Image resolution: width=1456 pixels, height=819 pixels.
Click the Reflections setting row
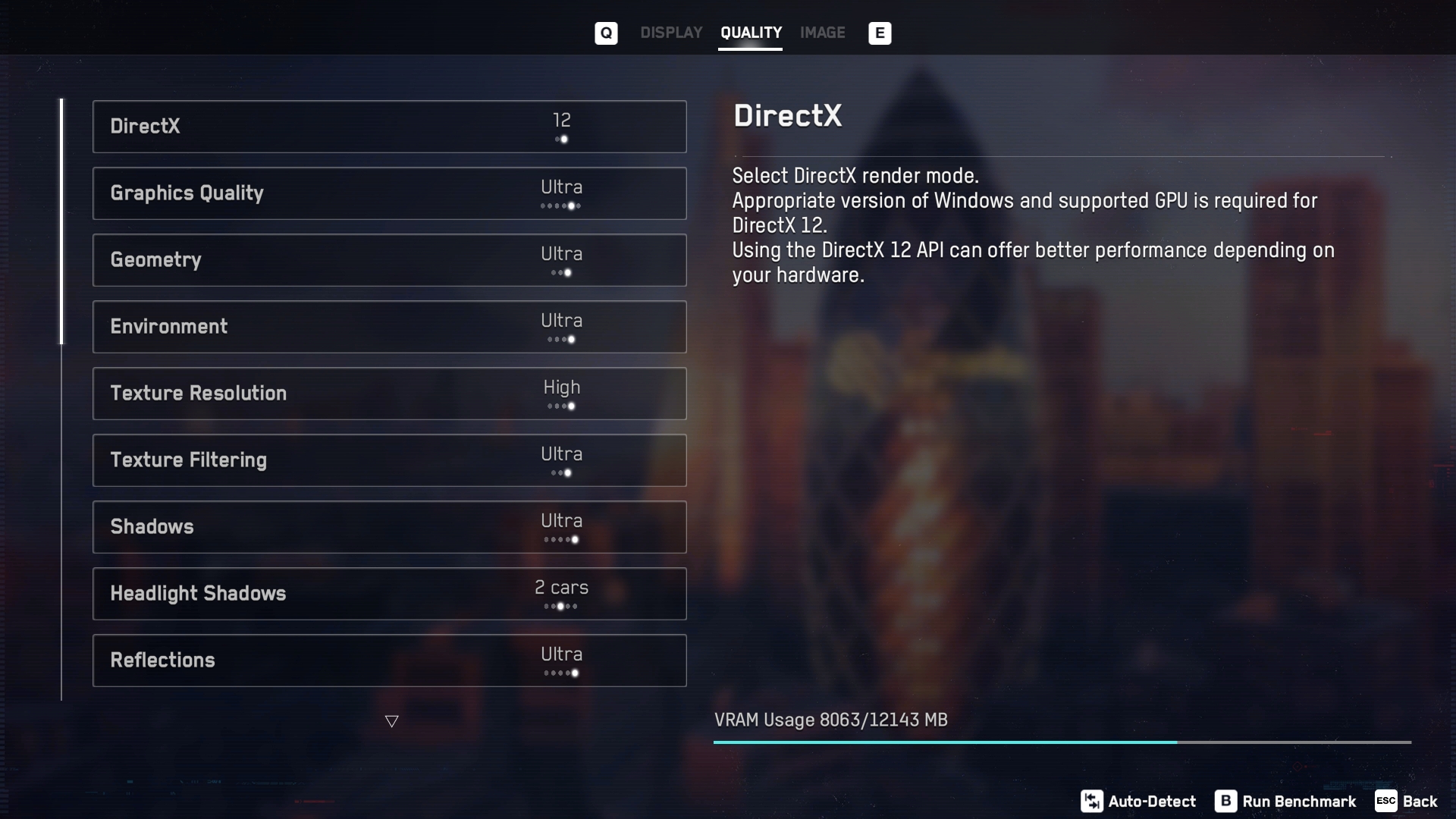(x=389, y=661)
